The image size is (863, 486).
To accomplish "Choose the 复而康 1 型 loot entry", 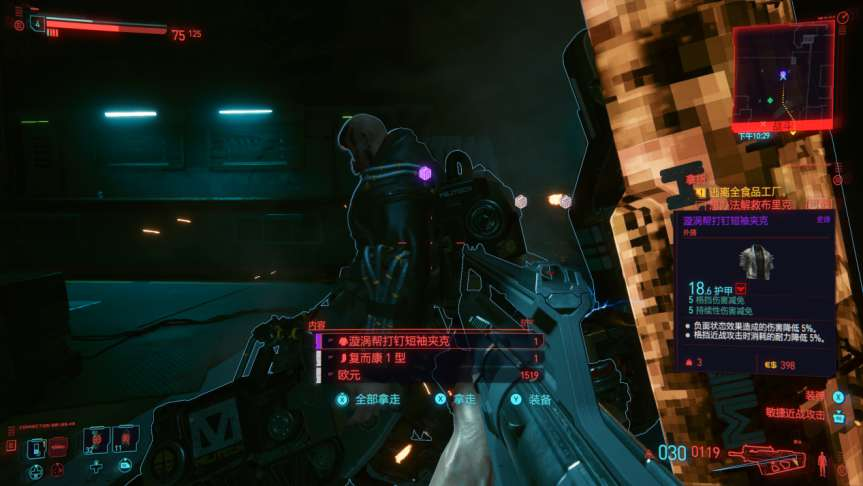I will [x=429, y=358].
